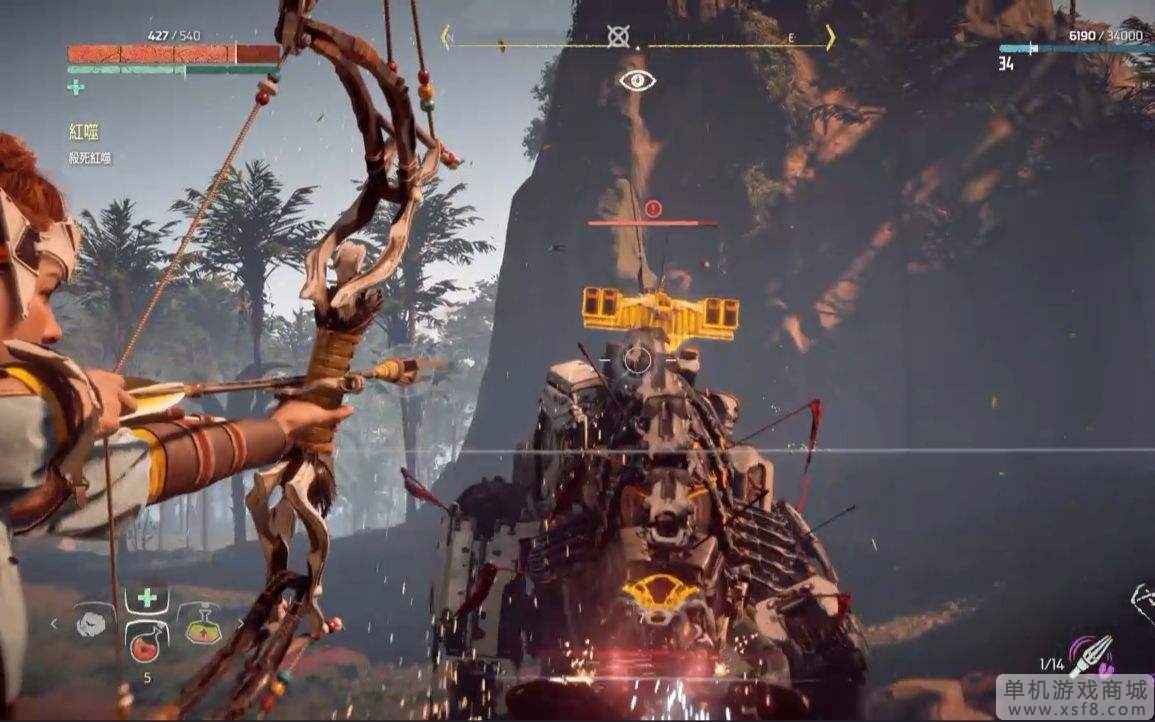The width and height of the screenshot is (1155, 722).
Task: Click the right arrow of the item selector
Action: pos(240,624)
